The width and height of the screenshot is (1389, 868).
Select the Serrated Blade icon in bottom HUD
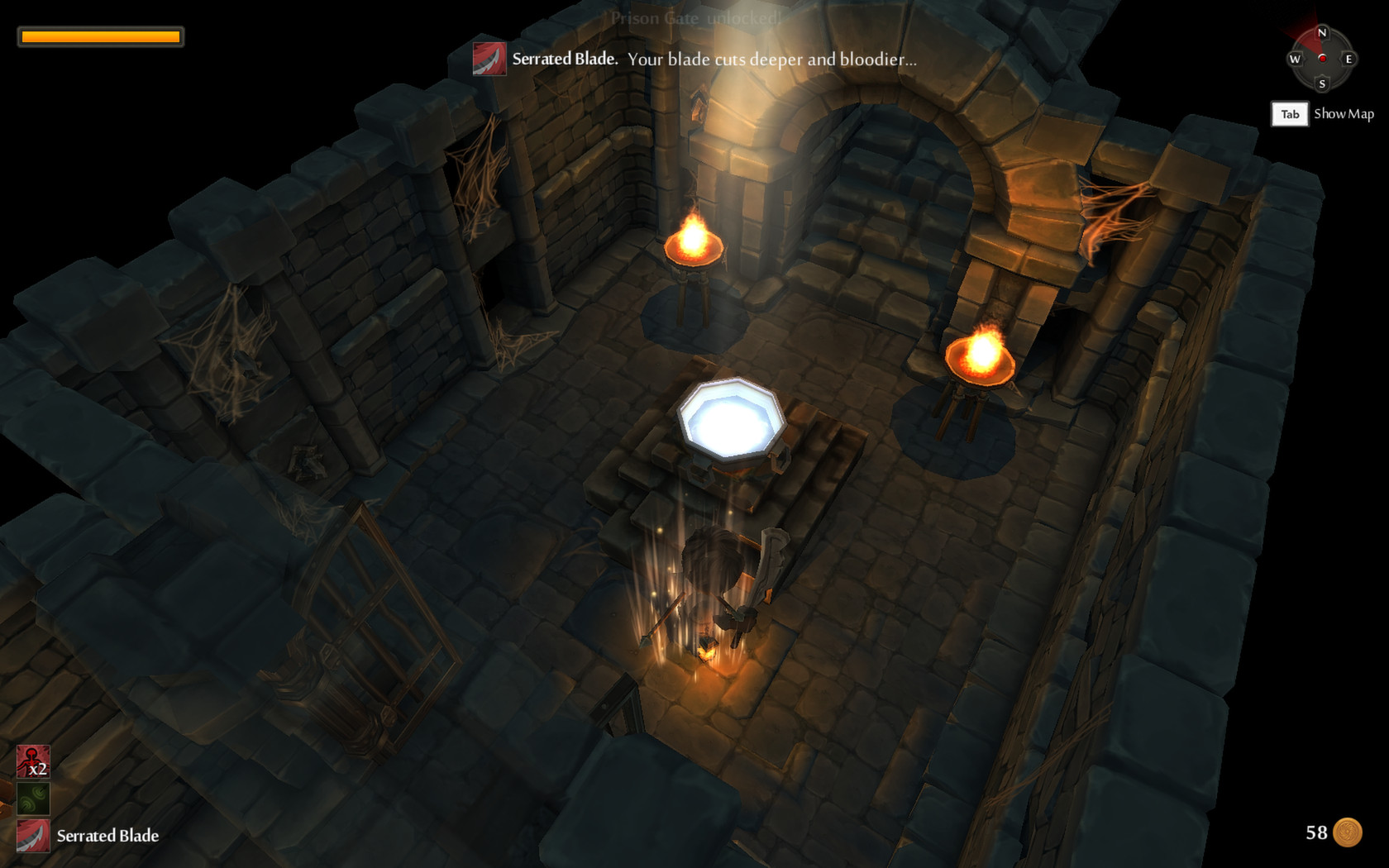point(33,837)
